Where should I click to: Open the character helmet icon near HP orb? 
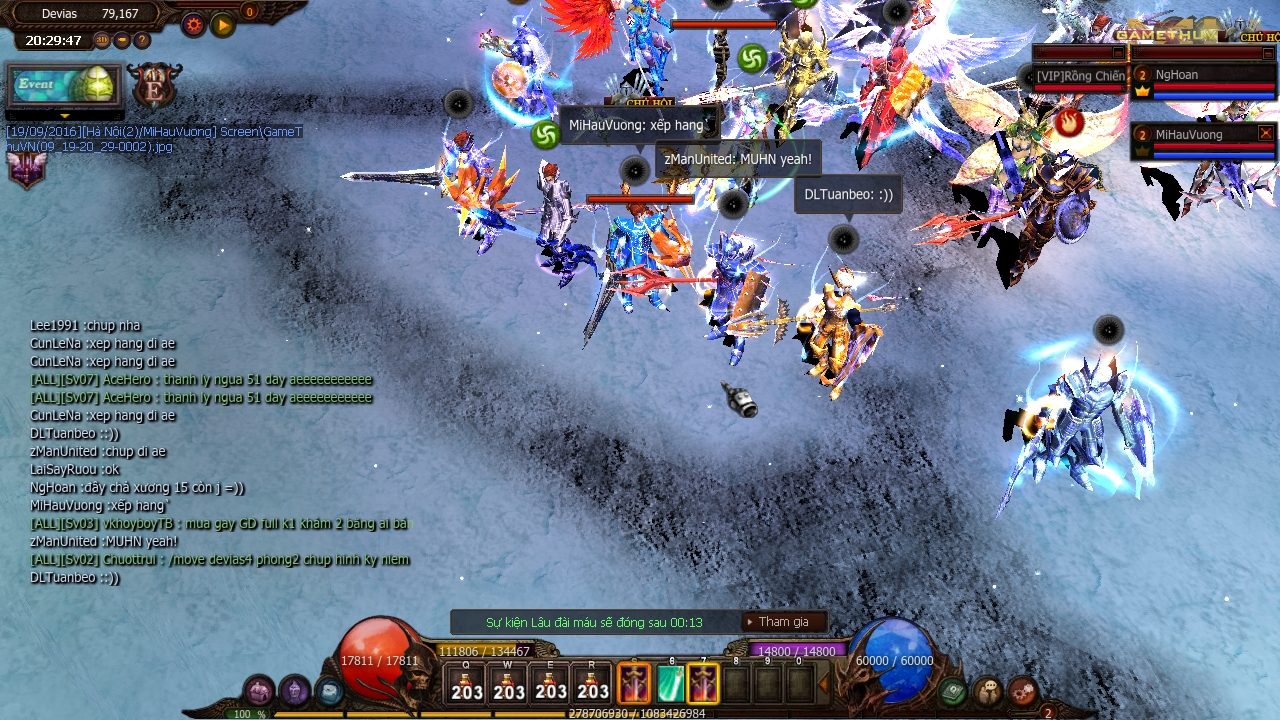coord(294,690)
